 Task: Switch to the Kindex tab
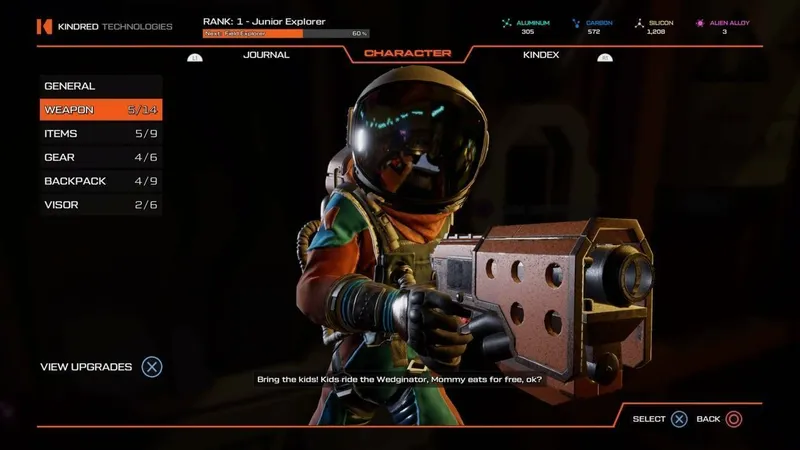[x=541, y=55]
